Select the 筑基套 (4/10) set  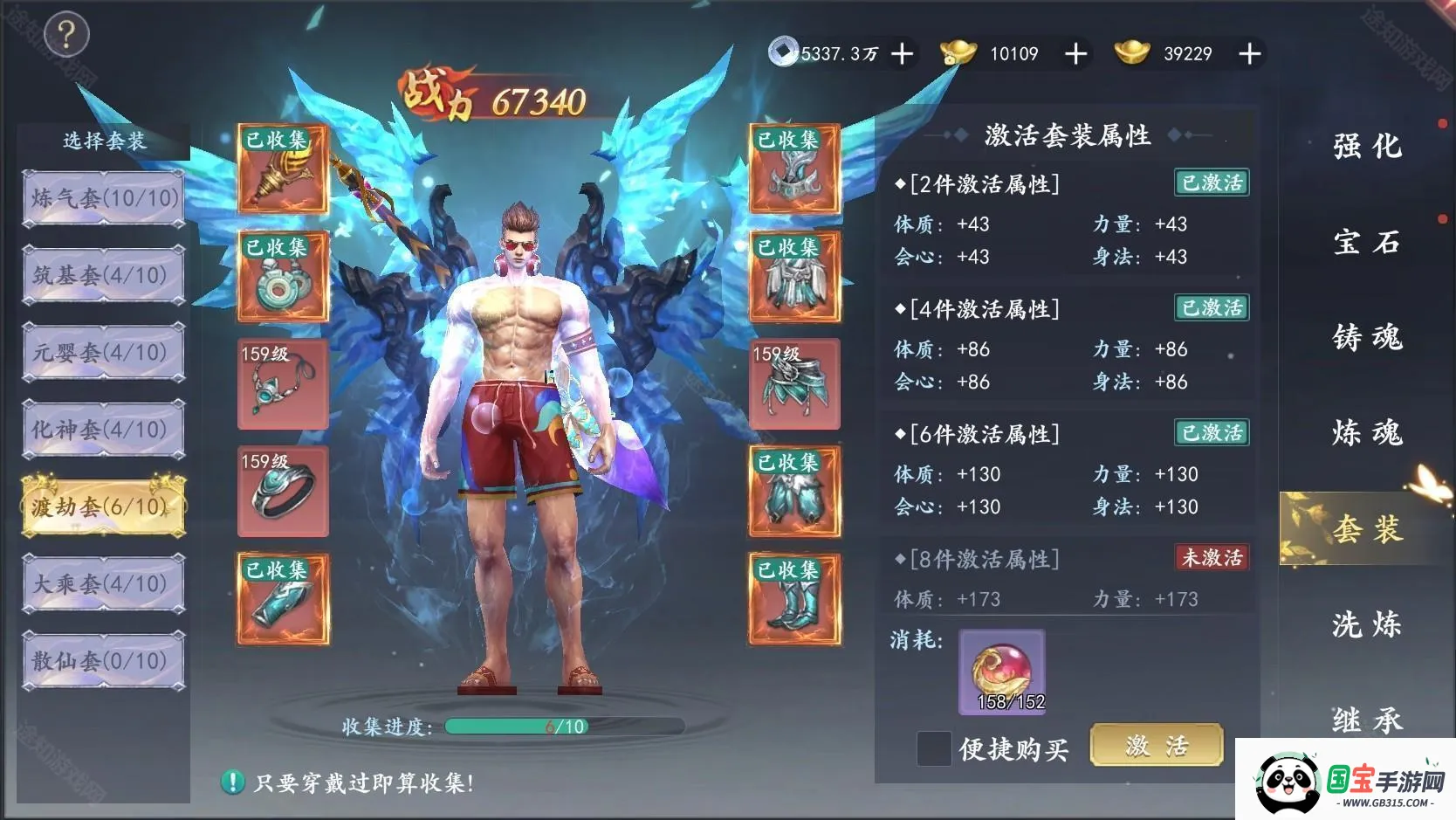tap(104, 276)
